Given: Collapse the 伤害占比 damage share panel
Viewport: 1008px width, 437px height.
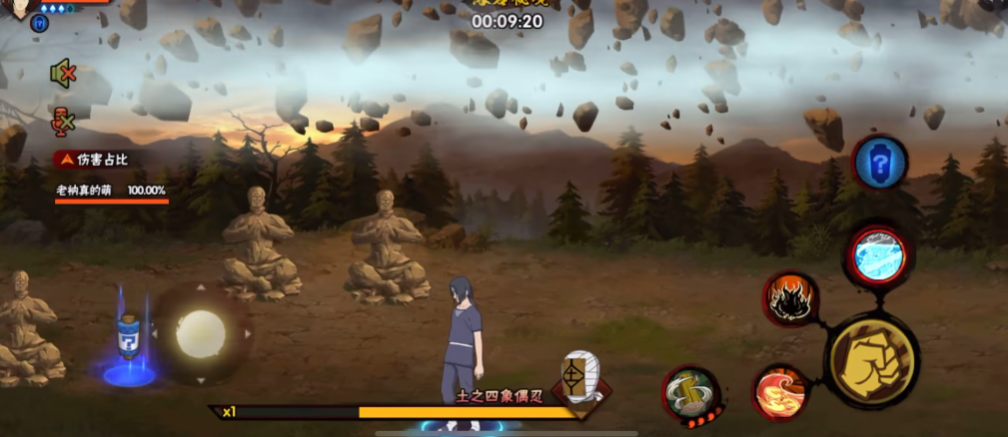Looking at the screenshot, I should point(66,158).
